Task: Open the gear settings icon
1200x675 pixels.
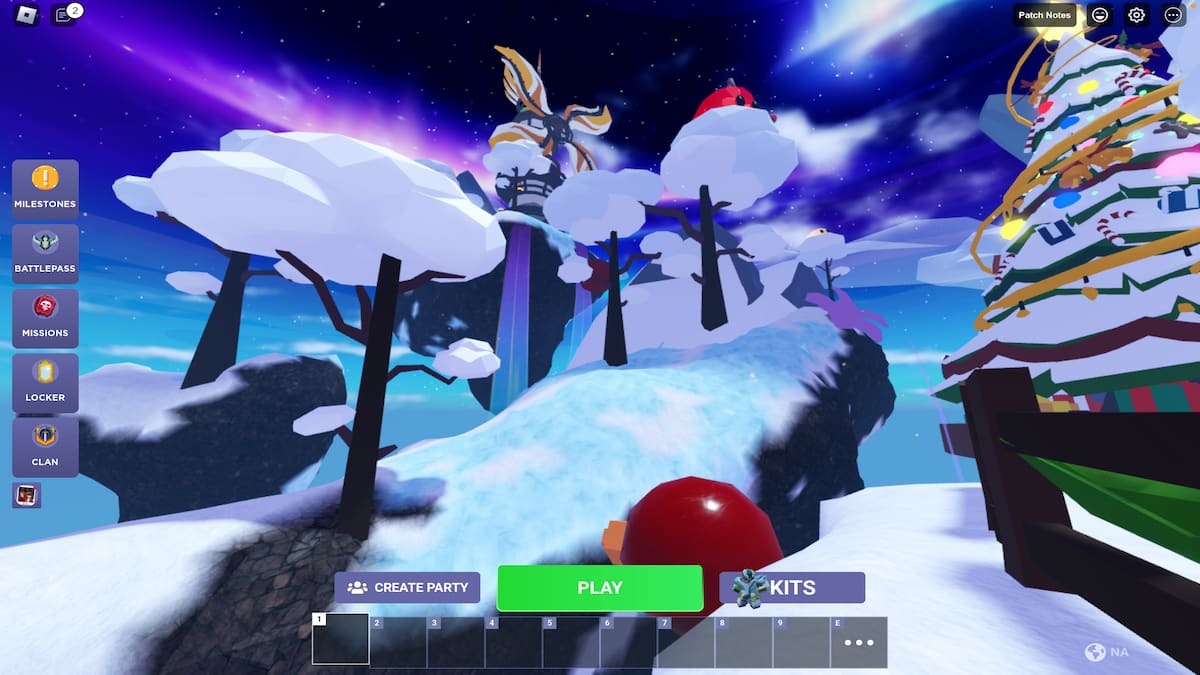Action: (x=1136, y=15)
